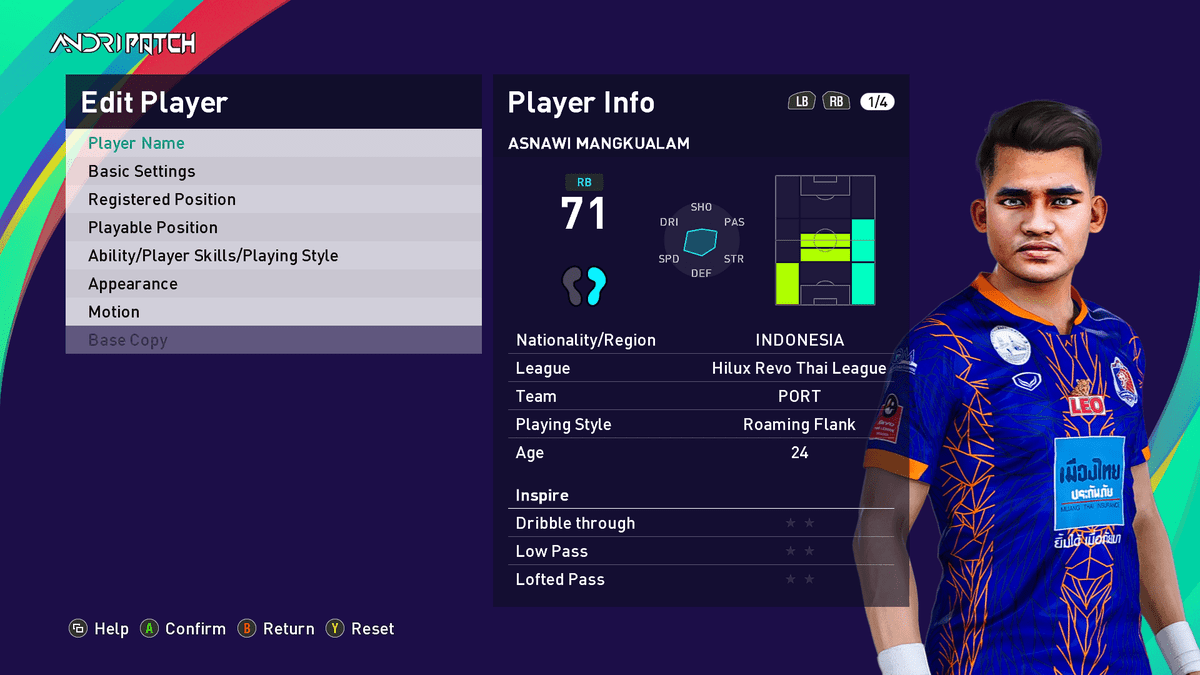
Task: Click the preferred foot icon
Action: 584,286
